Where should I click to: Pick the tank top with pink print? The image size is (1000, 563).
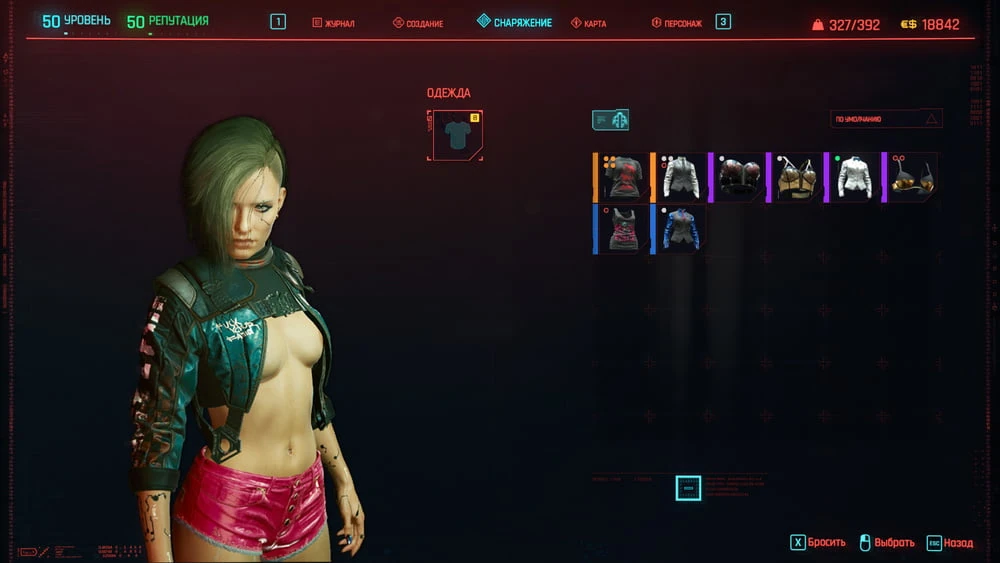623,228
